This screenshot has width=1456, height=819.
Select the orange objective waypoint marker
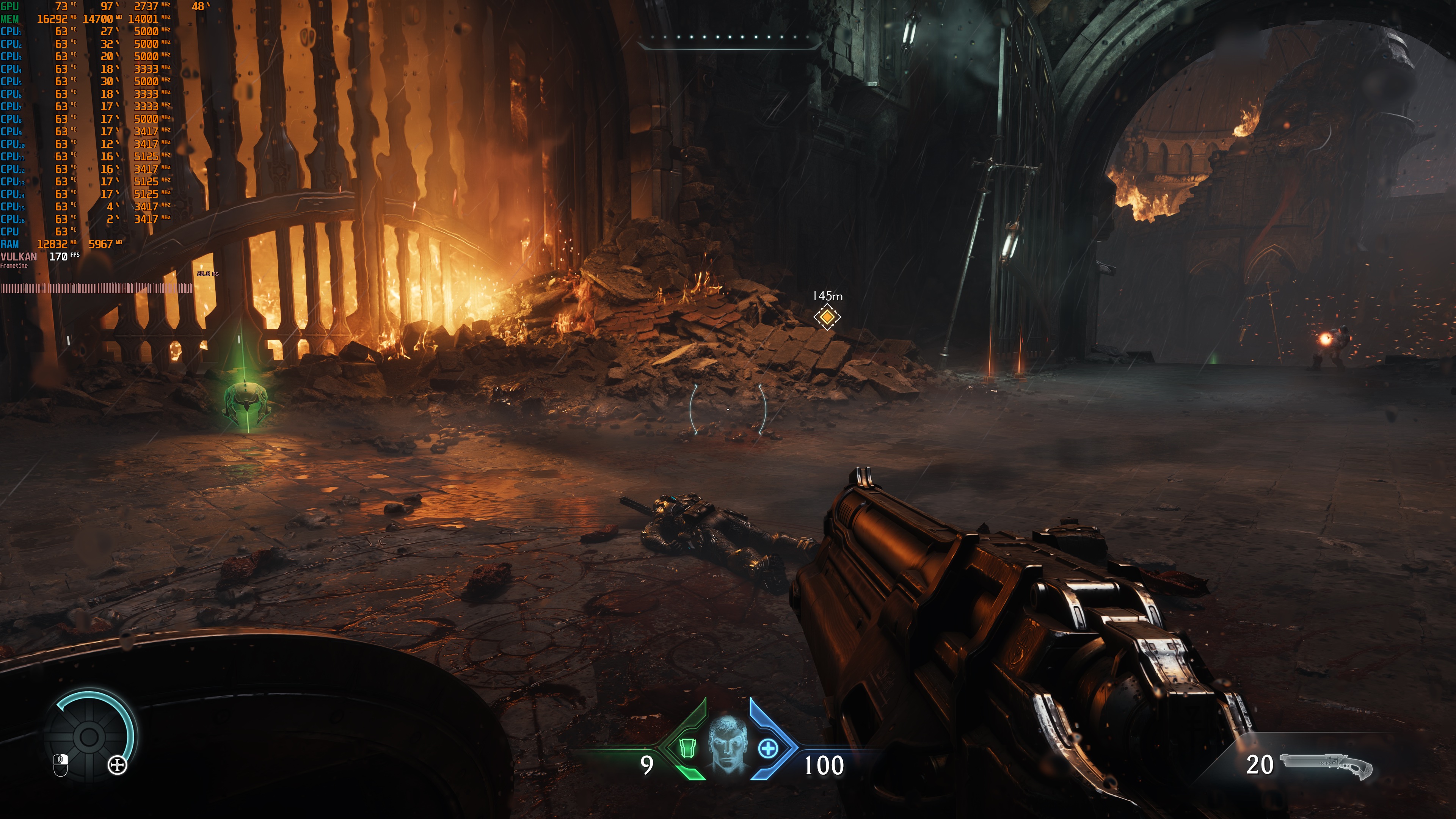point(827,317)
